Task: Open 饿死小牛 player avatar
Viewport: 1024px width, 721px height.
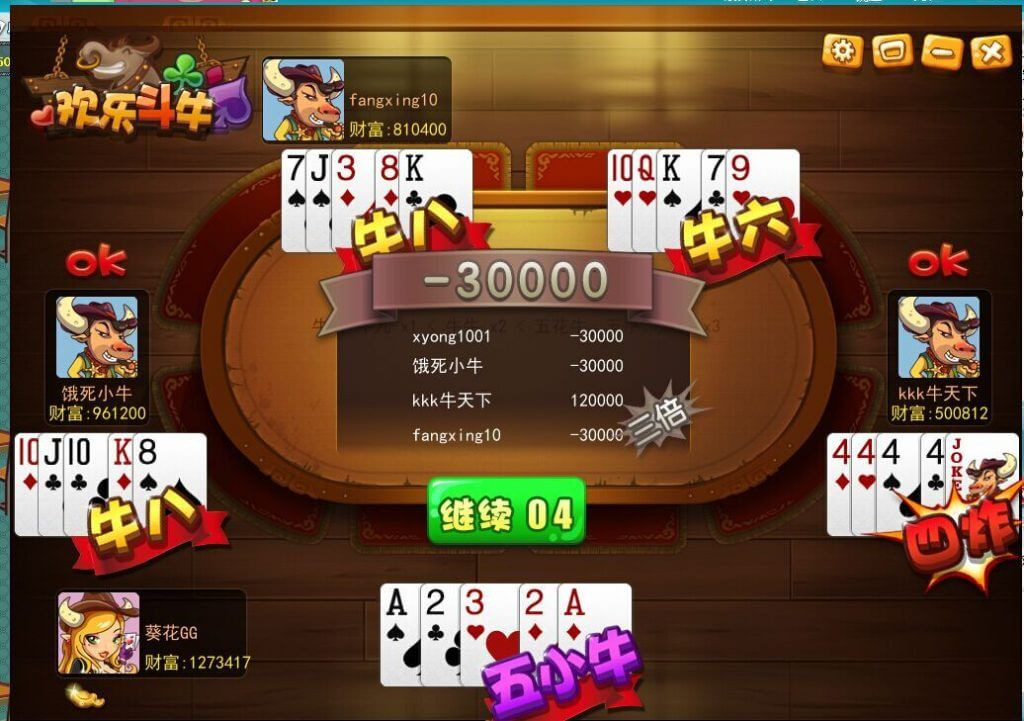Action: pos(97,338)
